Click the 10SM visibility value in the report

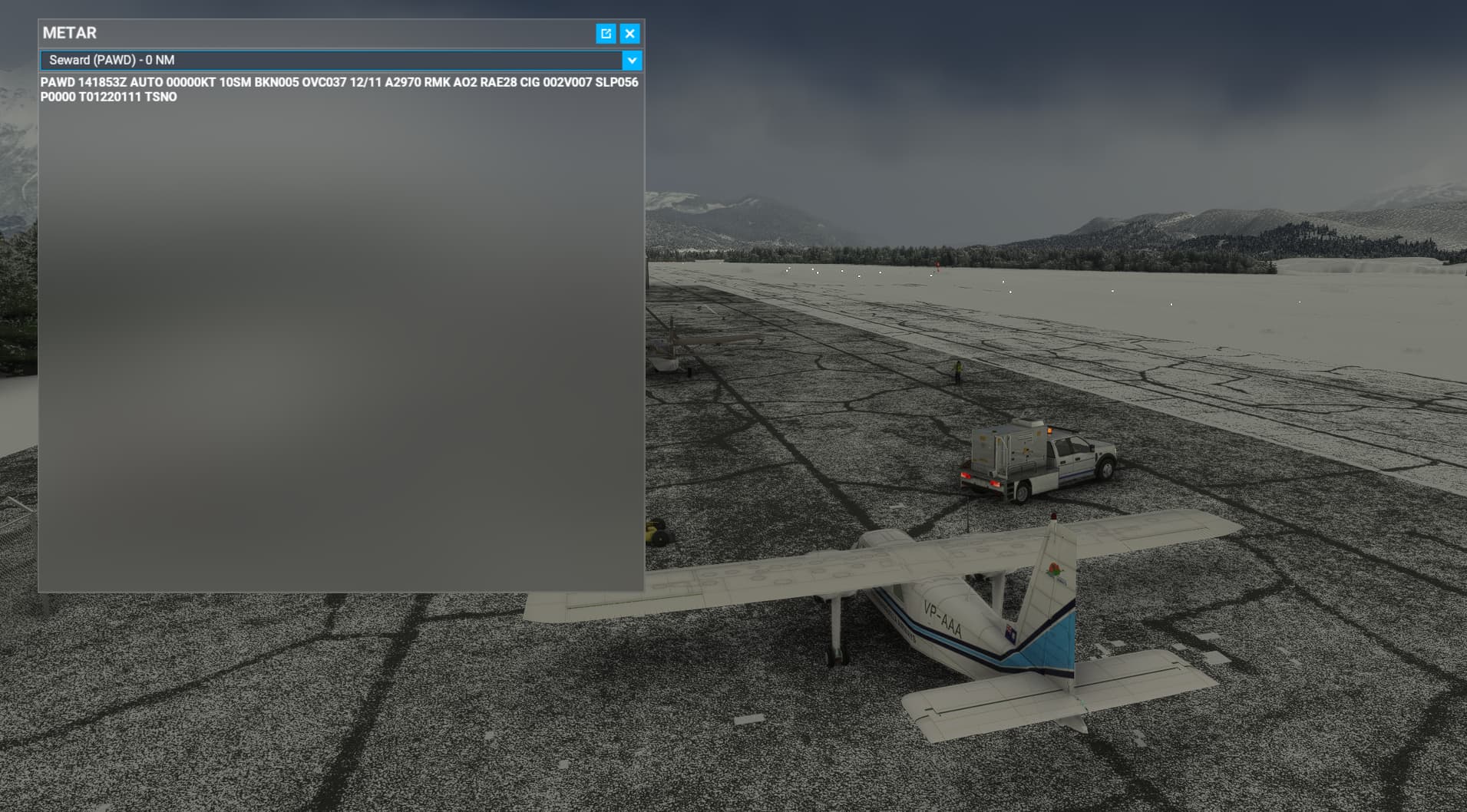234,82
